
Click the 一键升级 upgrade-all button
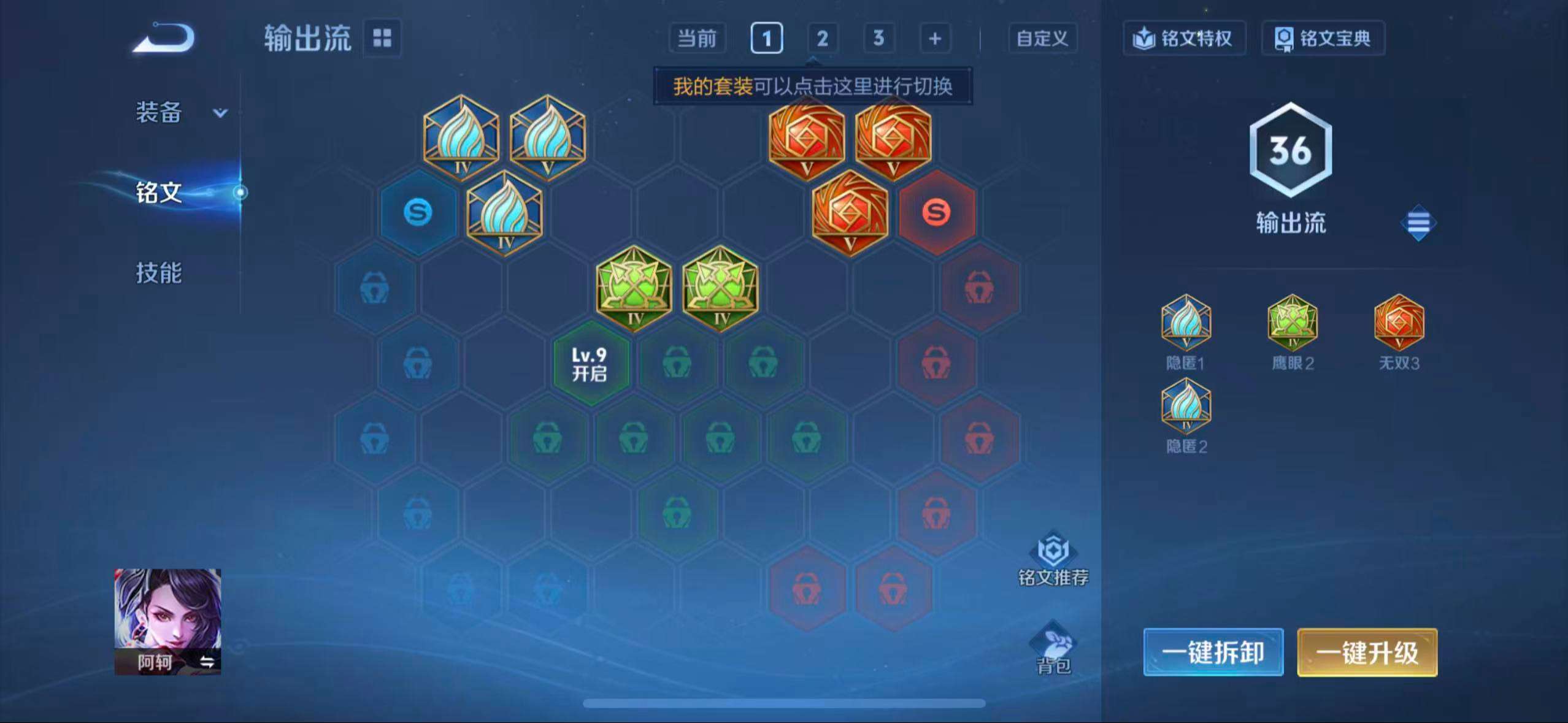pos(1367,652)
